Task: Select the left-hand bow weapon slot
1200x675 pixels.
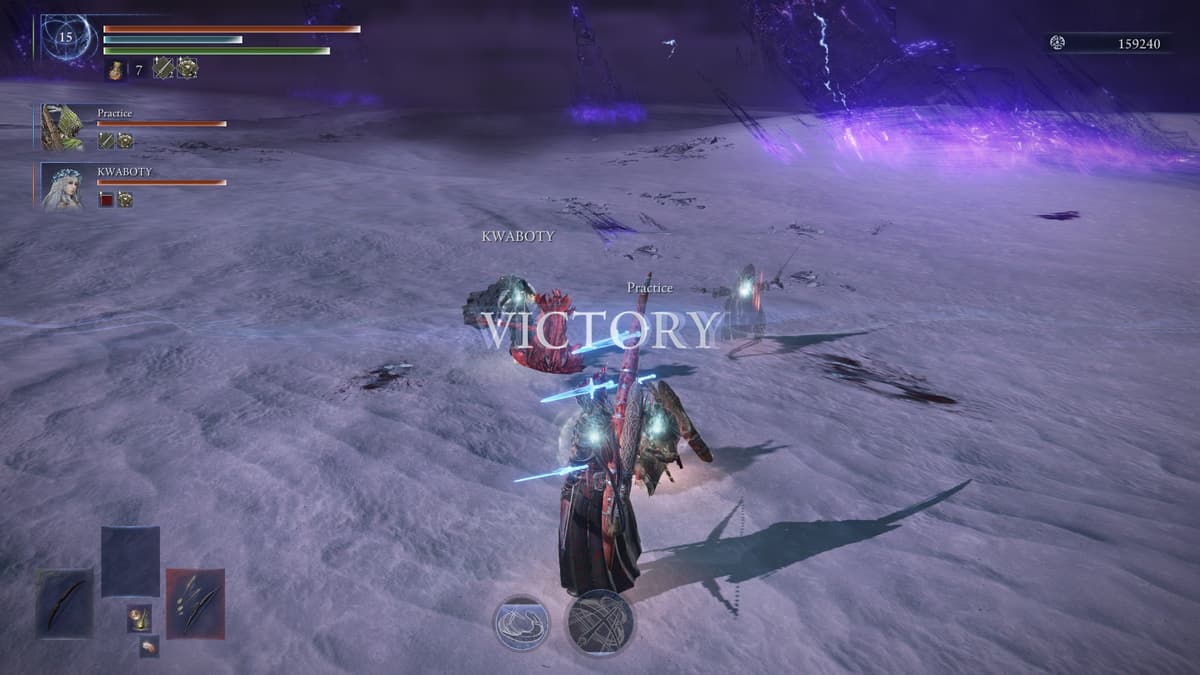Action: (x=65, y=603)
